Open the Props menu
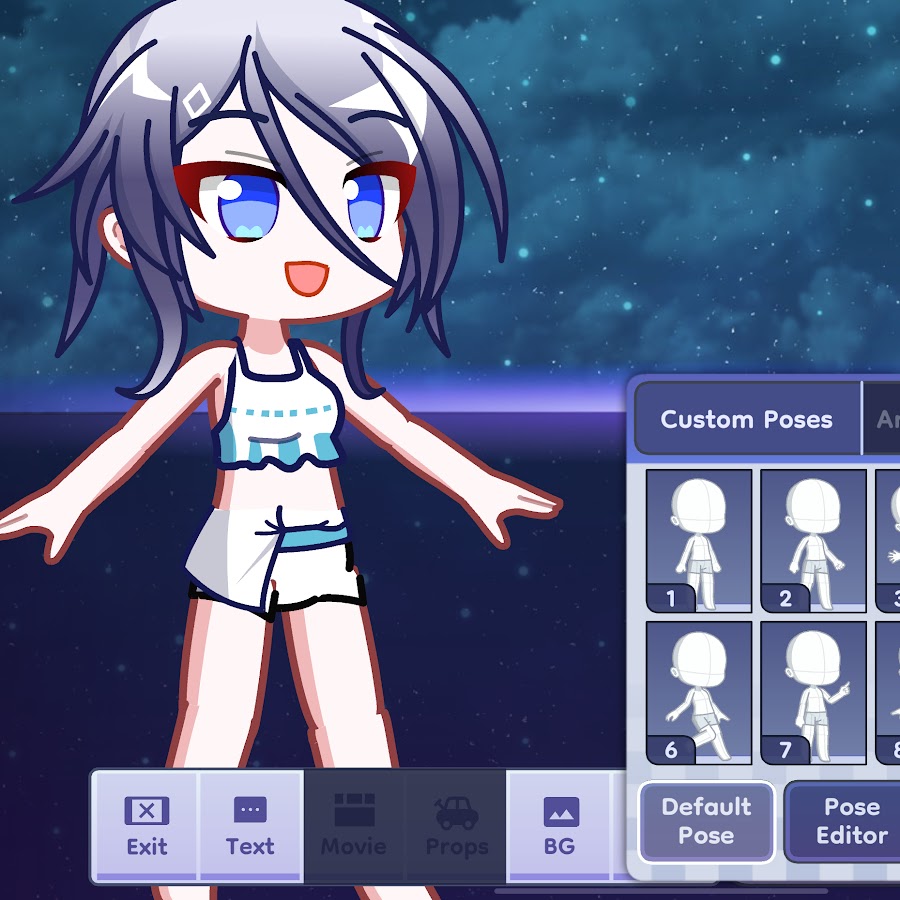This screenshot has width=900, height=900. 456,826
